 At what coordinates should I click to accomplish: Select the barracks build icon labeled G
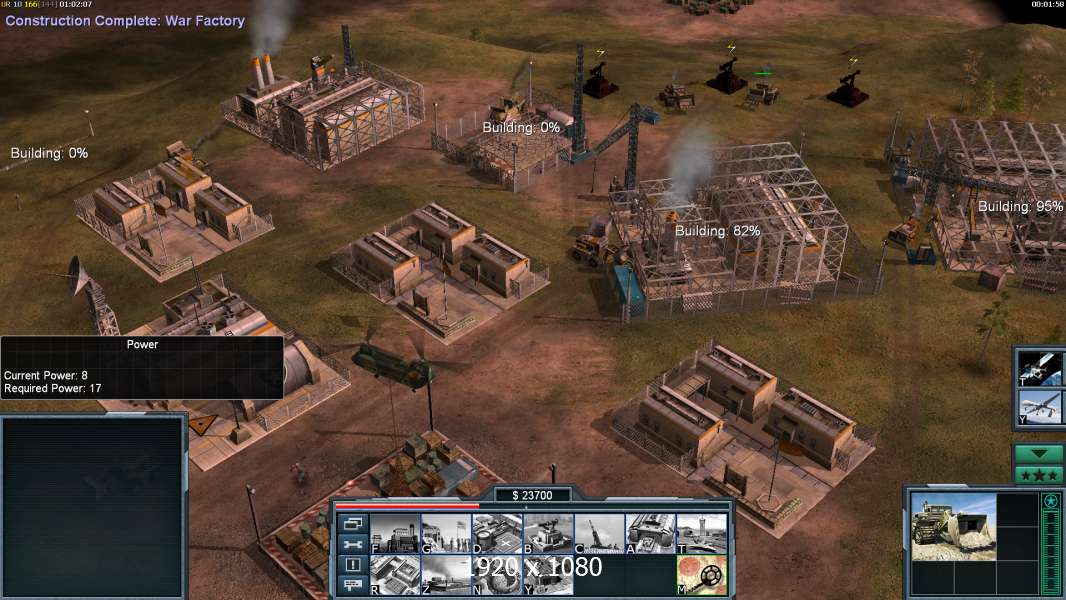(x=446, y=533)
